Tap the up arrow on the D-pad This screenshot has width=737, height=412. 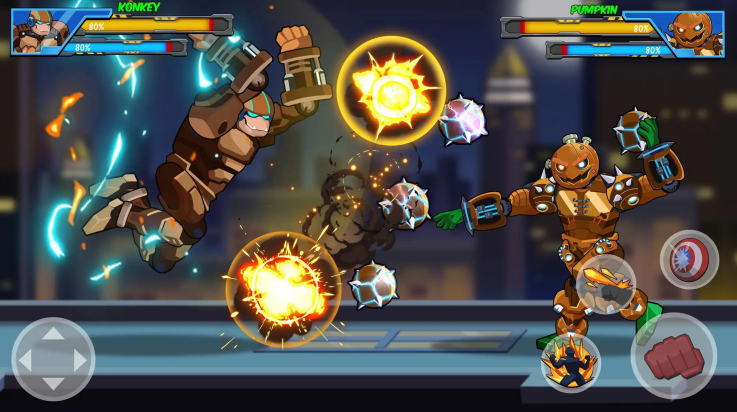53,333
